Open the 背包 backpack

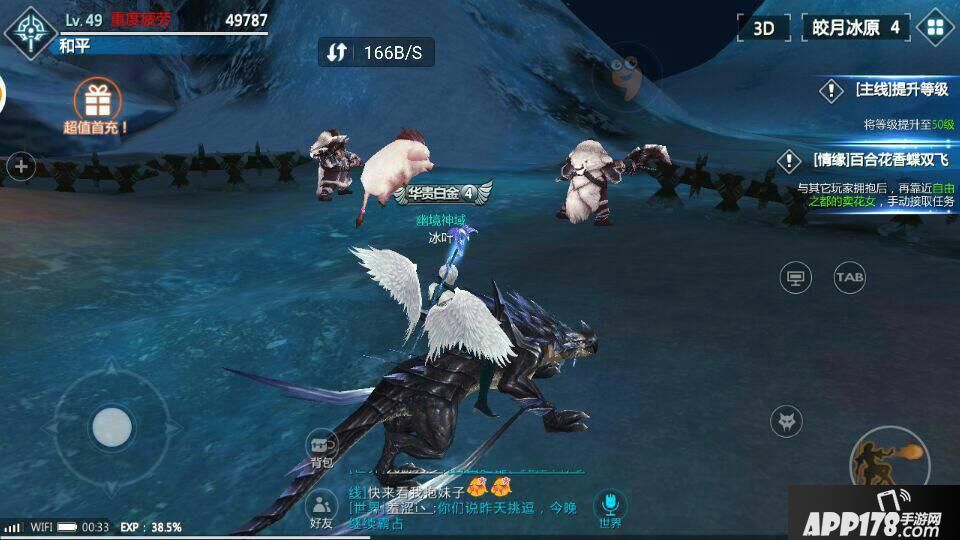click(321, 450)
